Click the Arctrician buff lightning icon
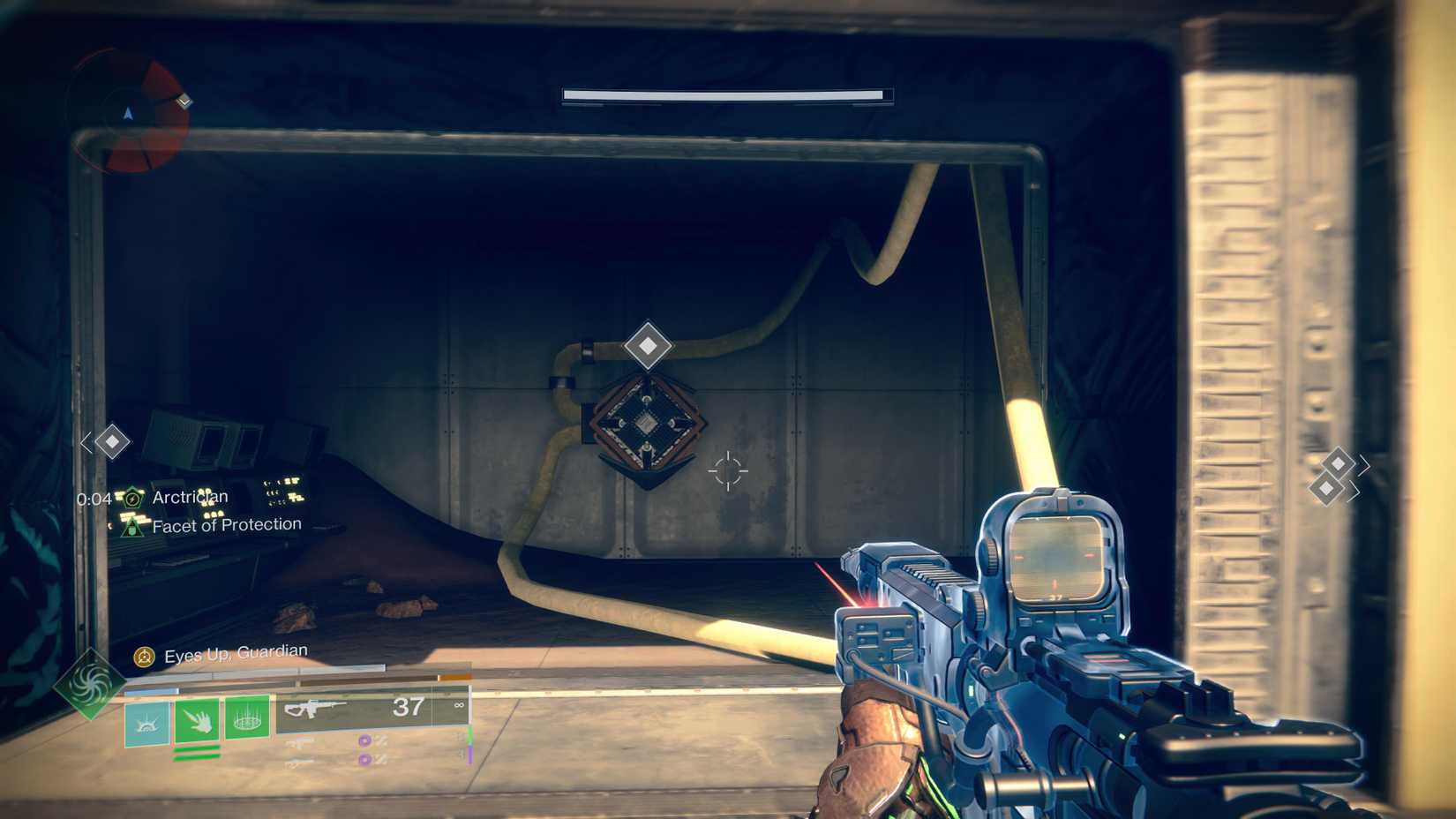 (x=132, y=496)
